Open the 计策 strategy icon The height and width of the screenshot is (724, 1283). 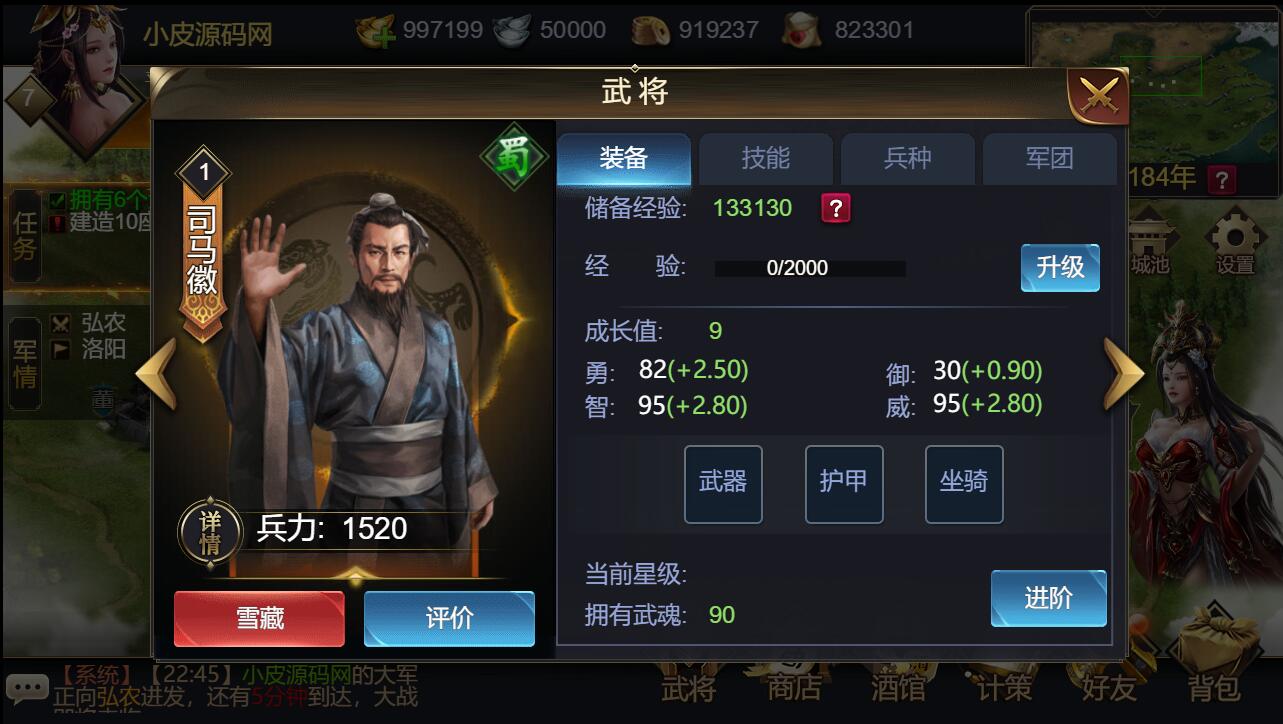pos(1004,690)
